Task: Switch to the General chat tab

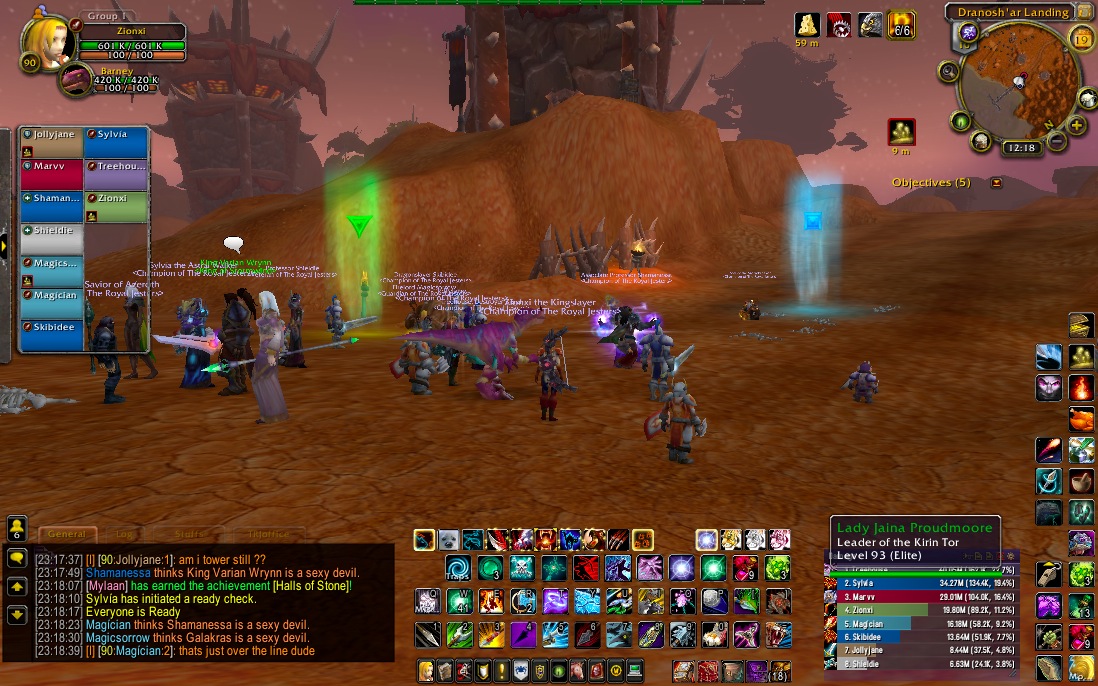Action: [x=66, y=535]
